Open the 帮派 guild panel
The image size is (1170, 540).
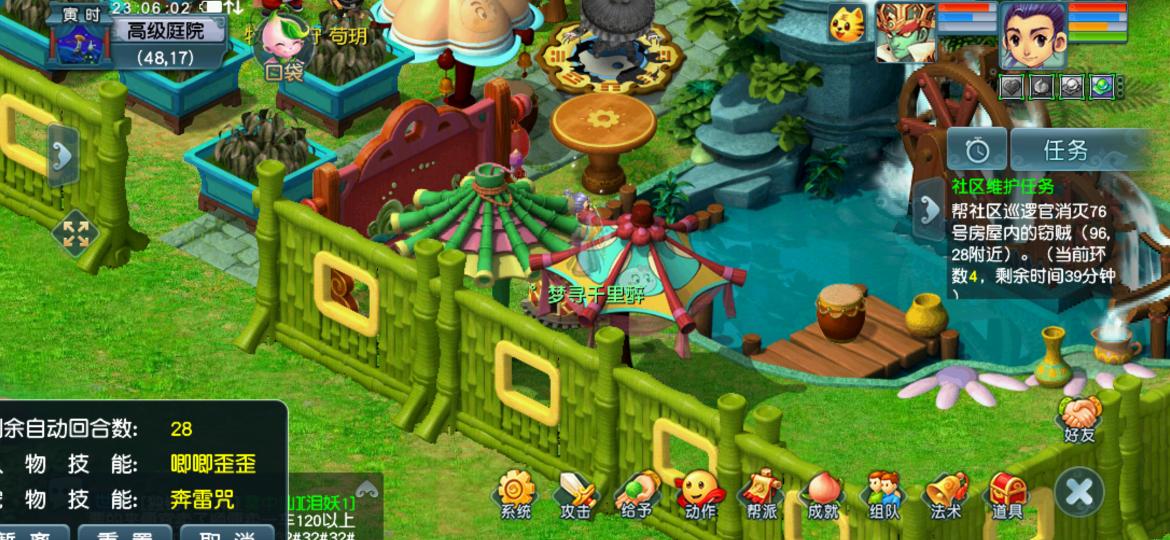(762, 495)
